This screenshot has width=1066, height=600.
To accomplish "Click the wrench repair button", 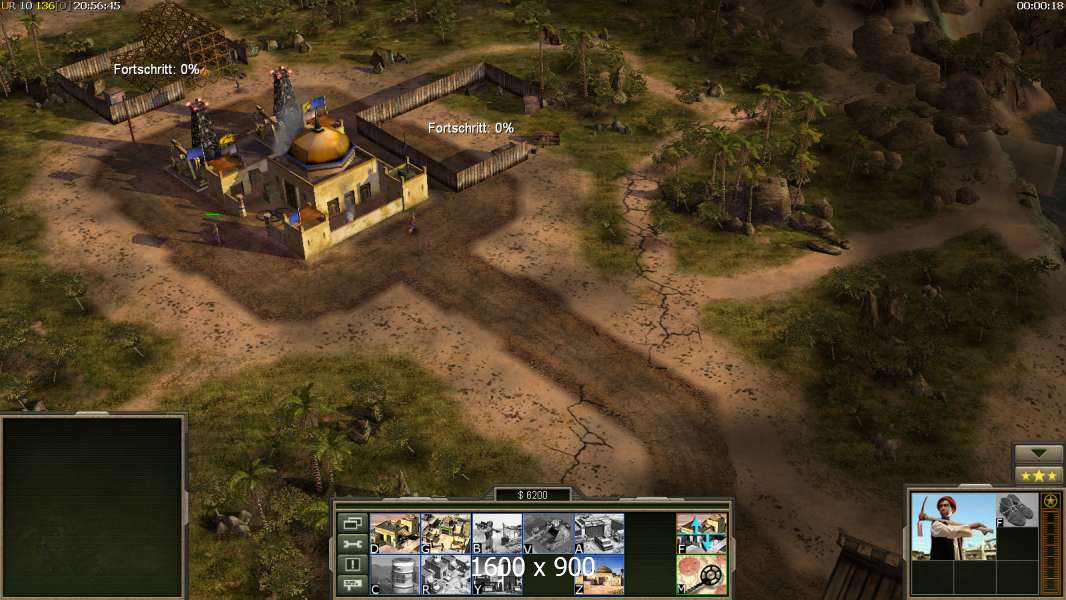I will pyautogui.click(x=352, y=544).
